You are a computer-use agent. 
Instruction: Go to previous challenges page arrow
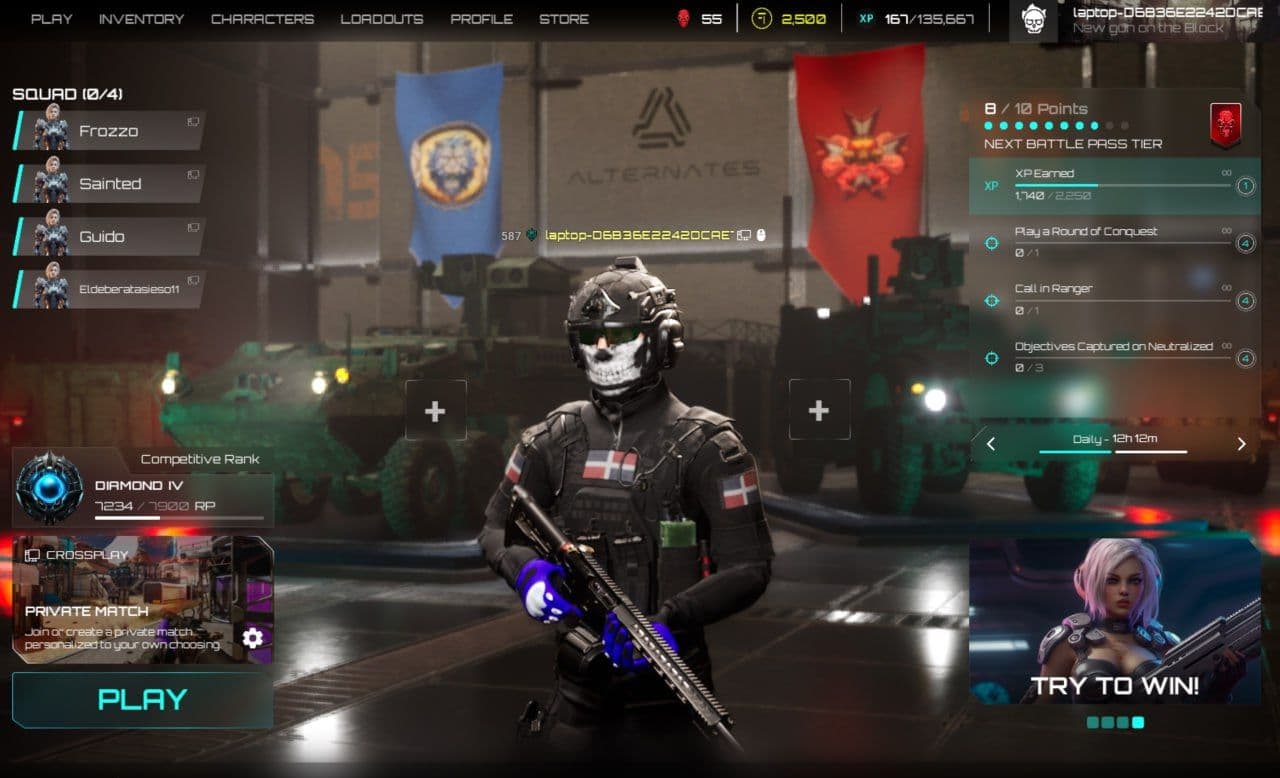991,444
